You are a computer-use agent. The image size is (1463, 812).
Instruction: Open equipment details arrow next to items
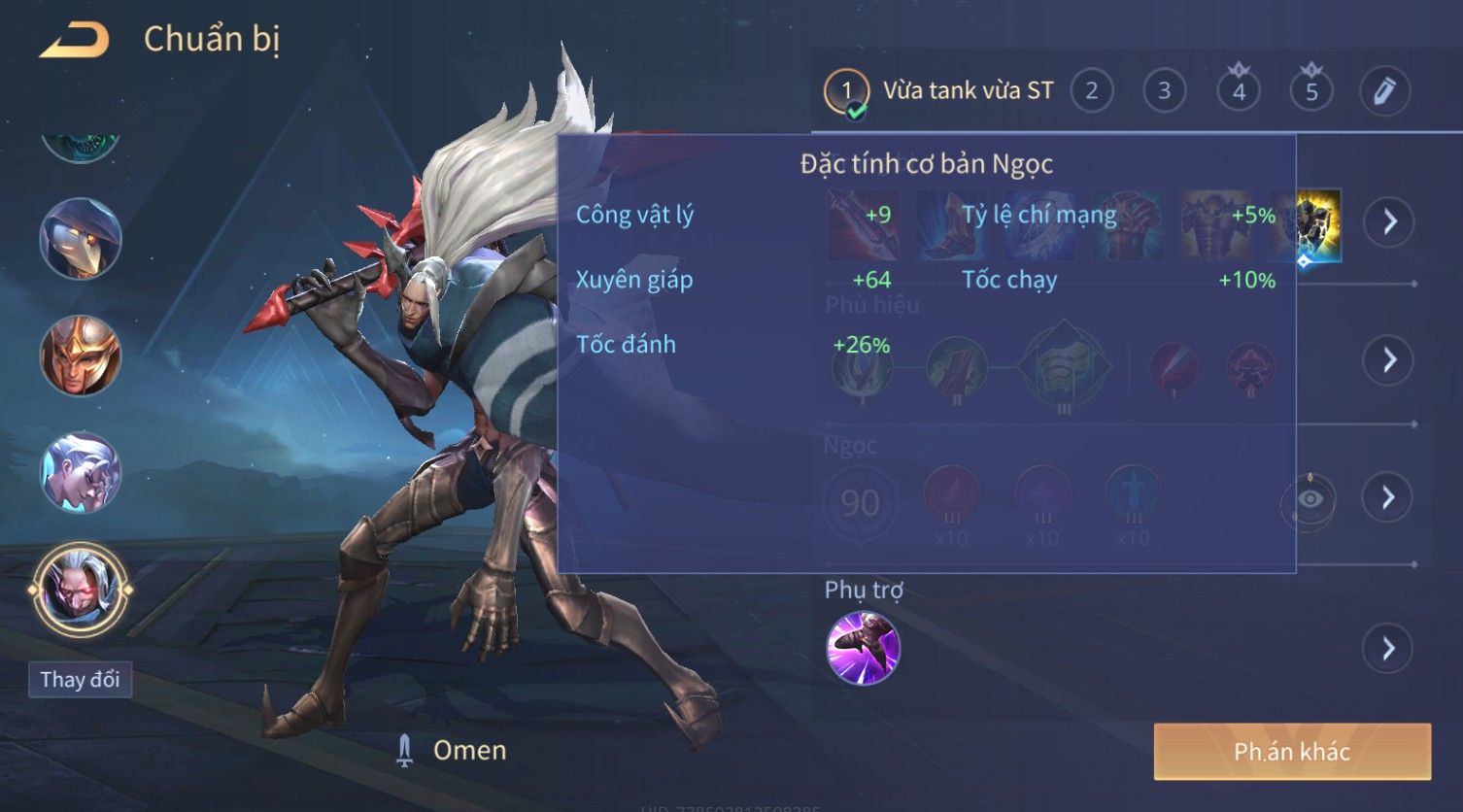(1389, 221)
